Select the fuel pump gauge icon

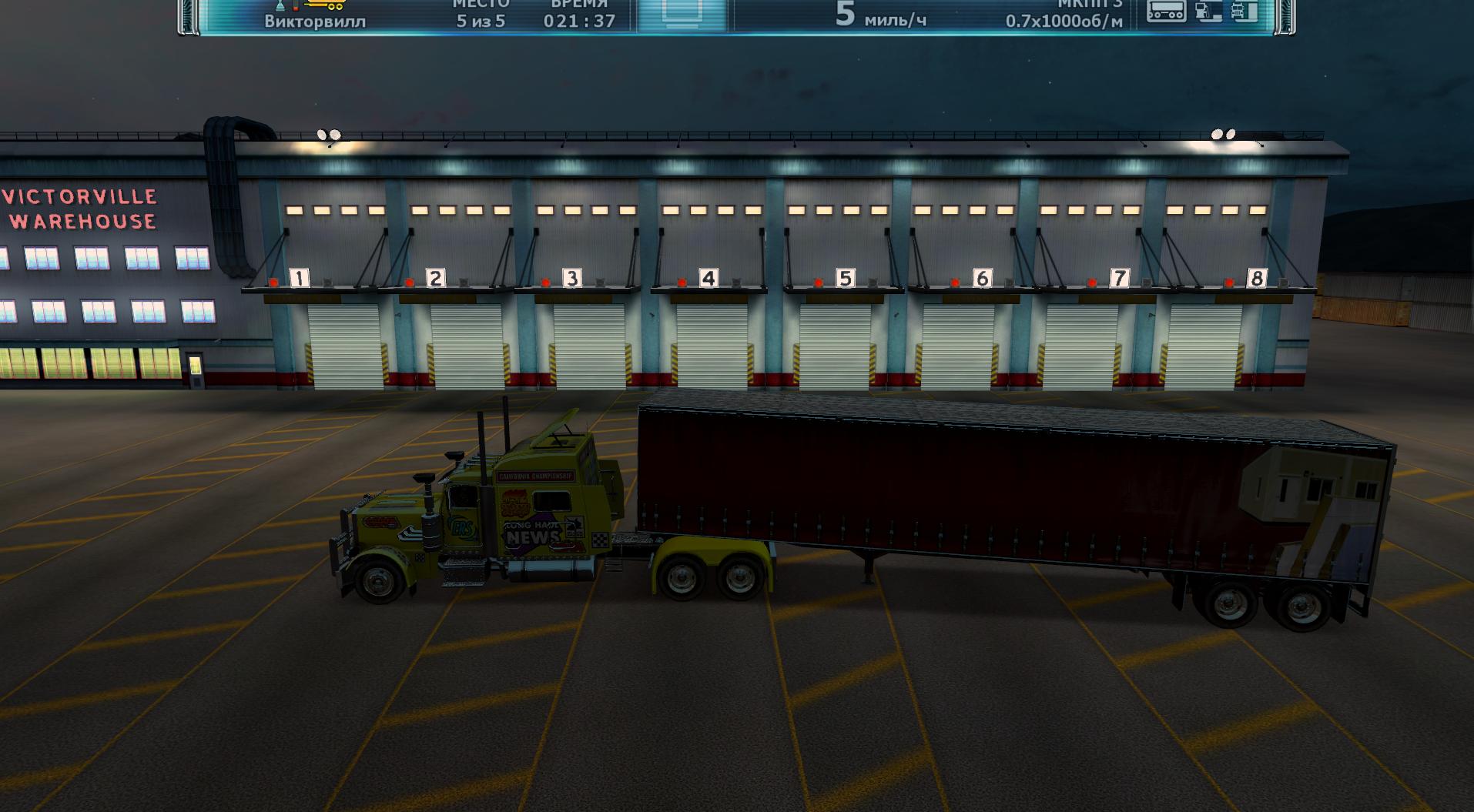click(x=1208, y=11)
